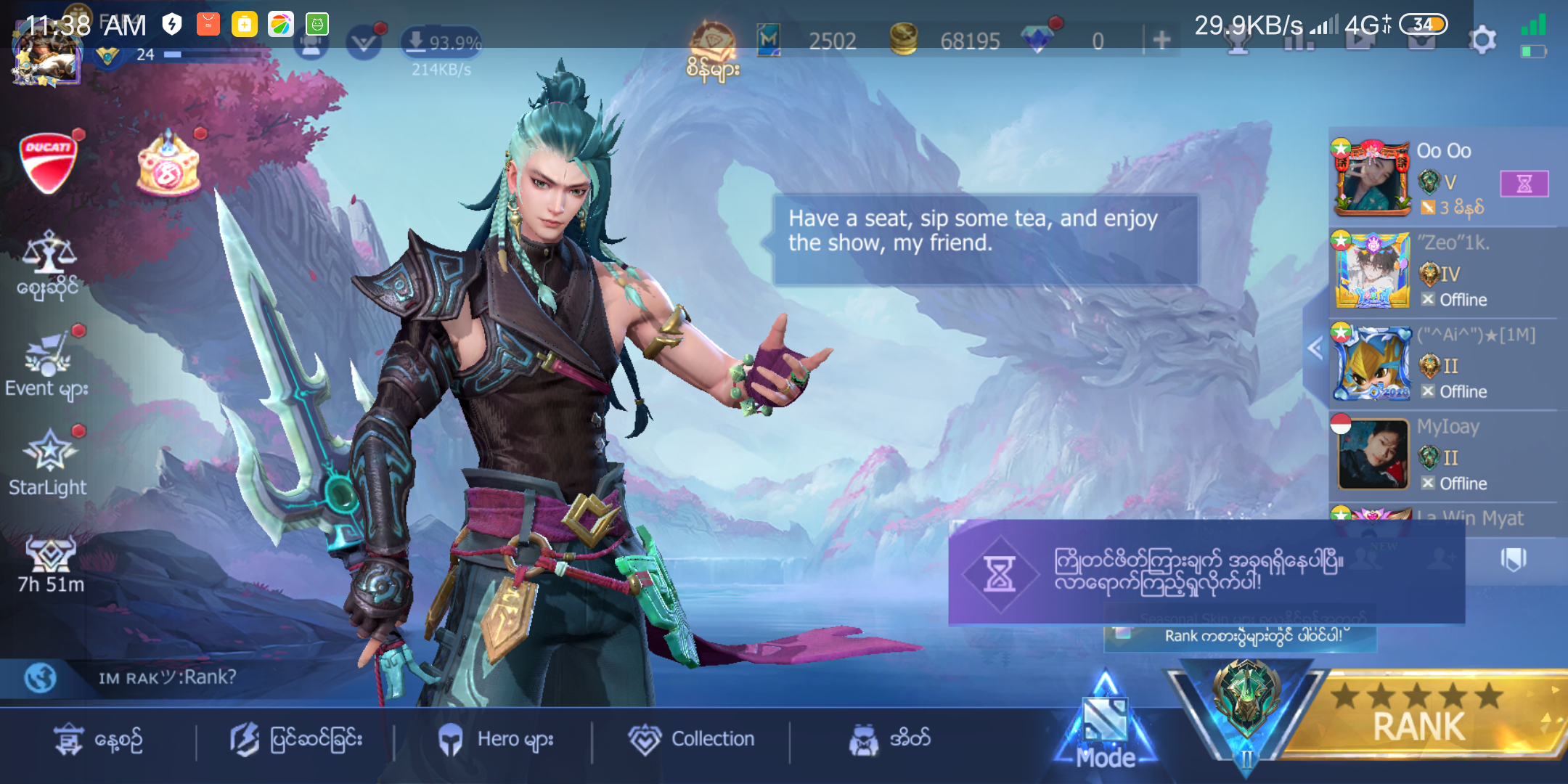This screenshot has height=784, width=1568.
Task: Collapse the friends panel arrow
Action: click(x=1315, y=349)
